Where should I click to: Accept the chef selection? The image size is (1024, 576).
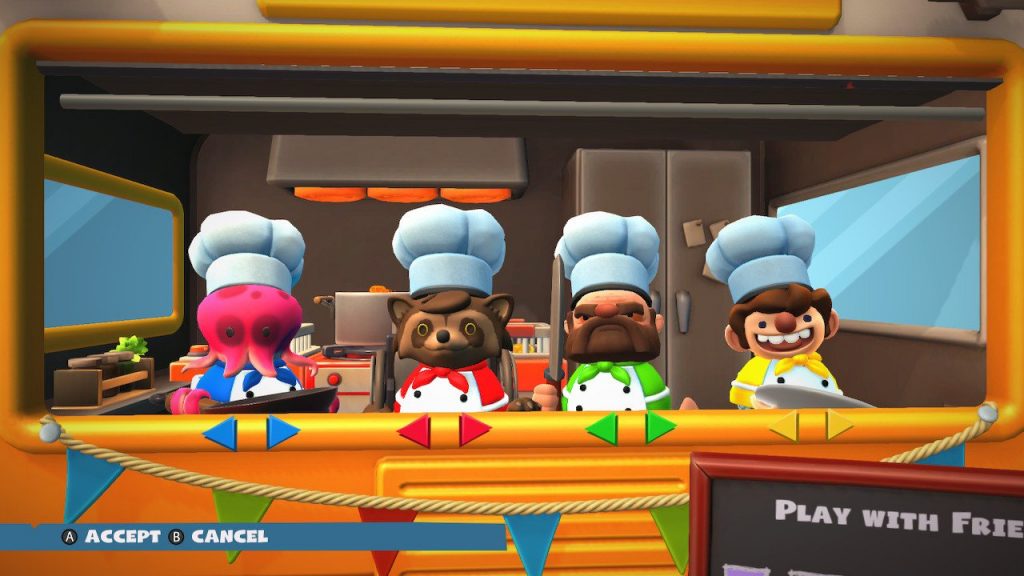click(x=111, y=537)
